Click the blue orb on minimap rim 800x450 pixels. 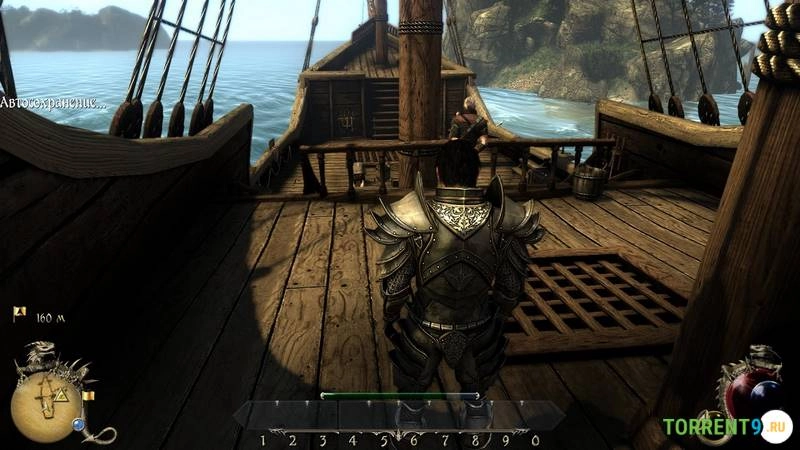click(78, 424)
